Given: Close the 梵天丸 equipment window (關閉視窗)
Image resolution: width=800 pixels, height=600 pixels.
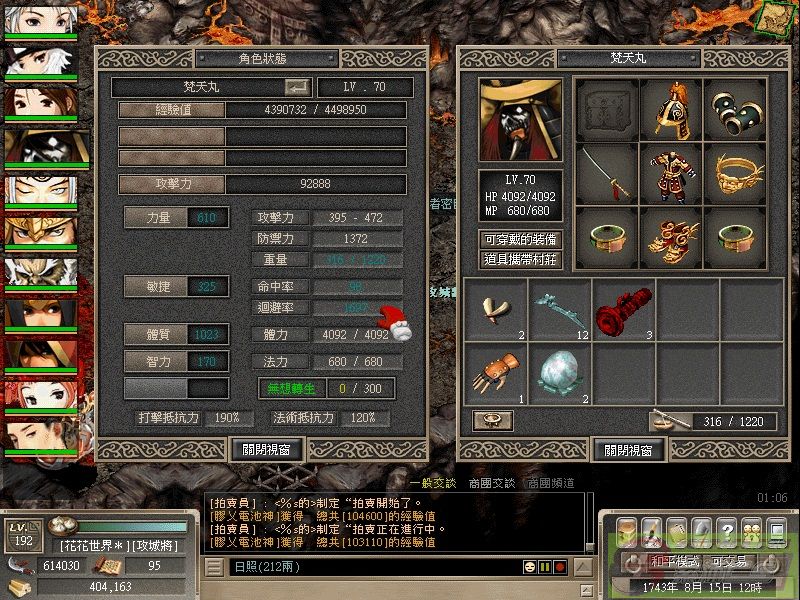Looking at the screenshot, I should point(628,450).
